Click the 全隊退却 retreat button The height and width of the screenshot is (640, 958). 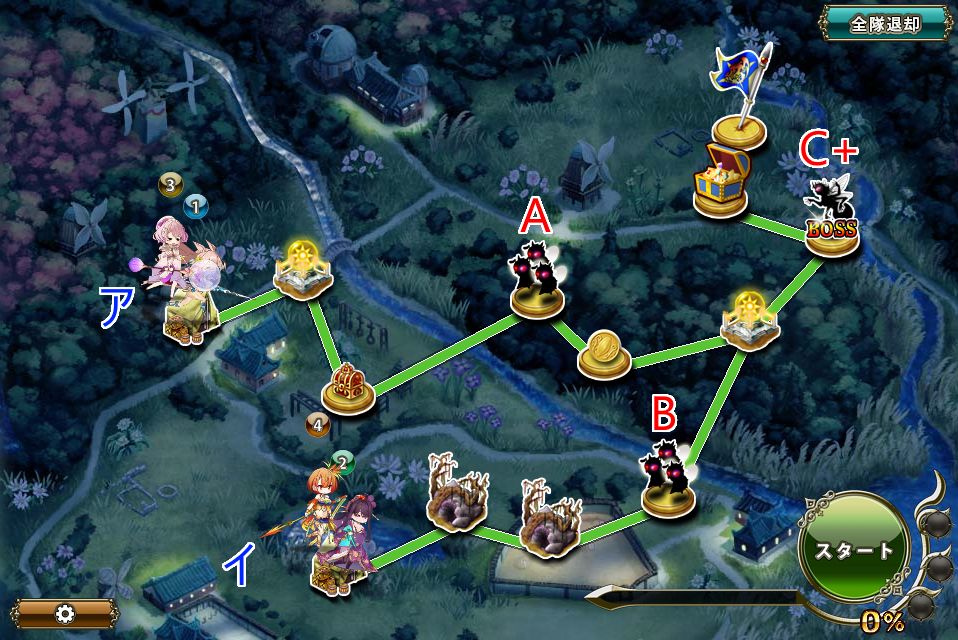point(884,23)
